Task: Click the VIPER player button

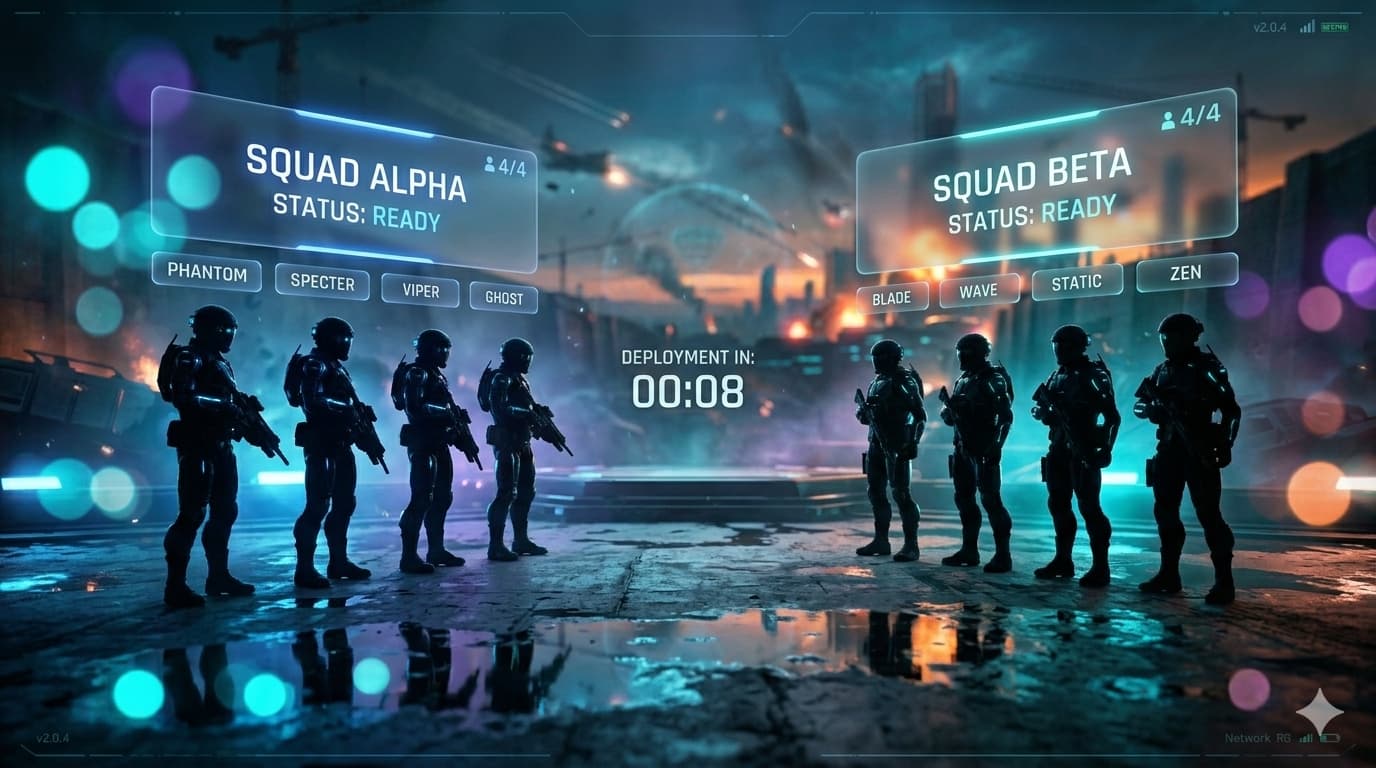Action: click(x=420, y=291)
